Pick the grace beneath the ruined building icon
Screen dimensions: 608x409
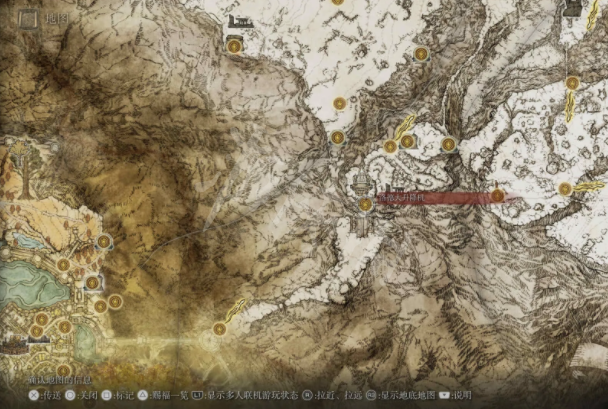[x=234, y=45]
